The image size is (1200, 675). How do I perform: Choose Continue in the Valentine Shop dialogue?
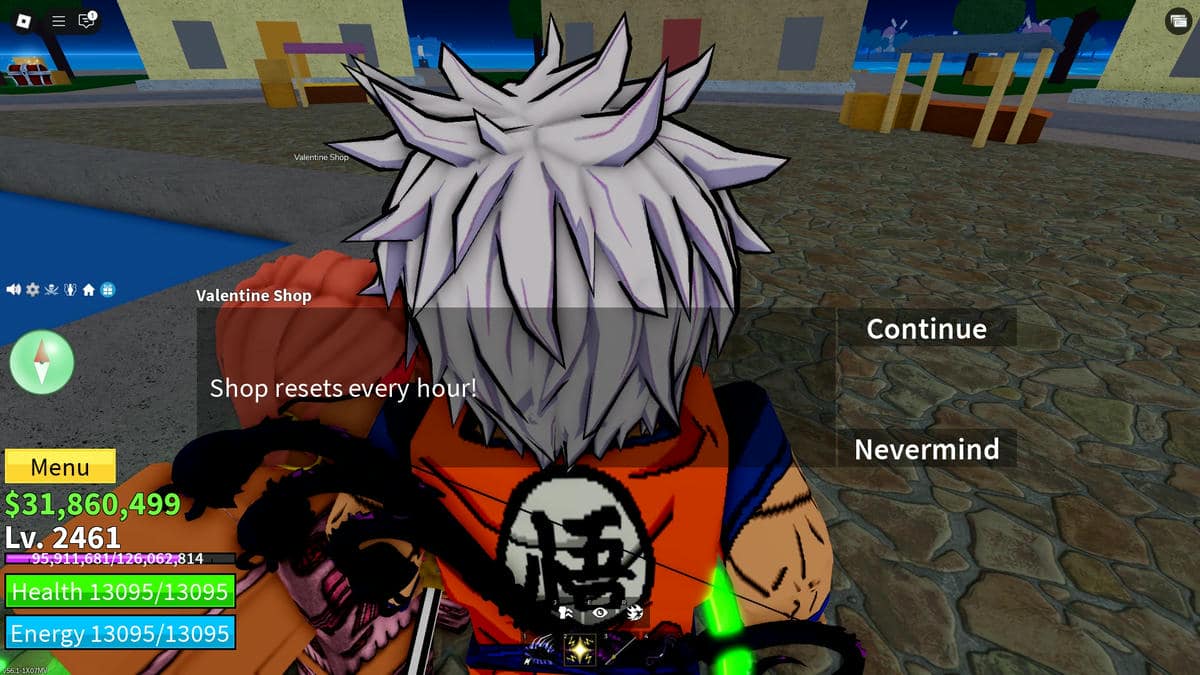(926, 329)
